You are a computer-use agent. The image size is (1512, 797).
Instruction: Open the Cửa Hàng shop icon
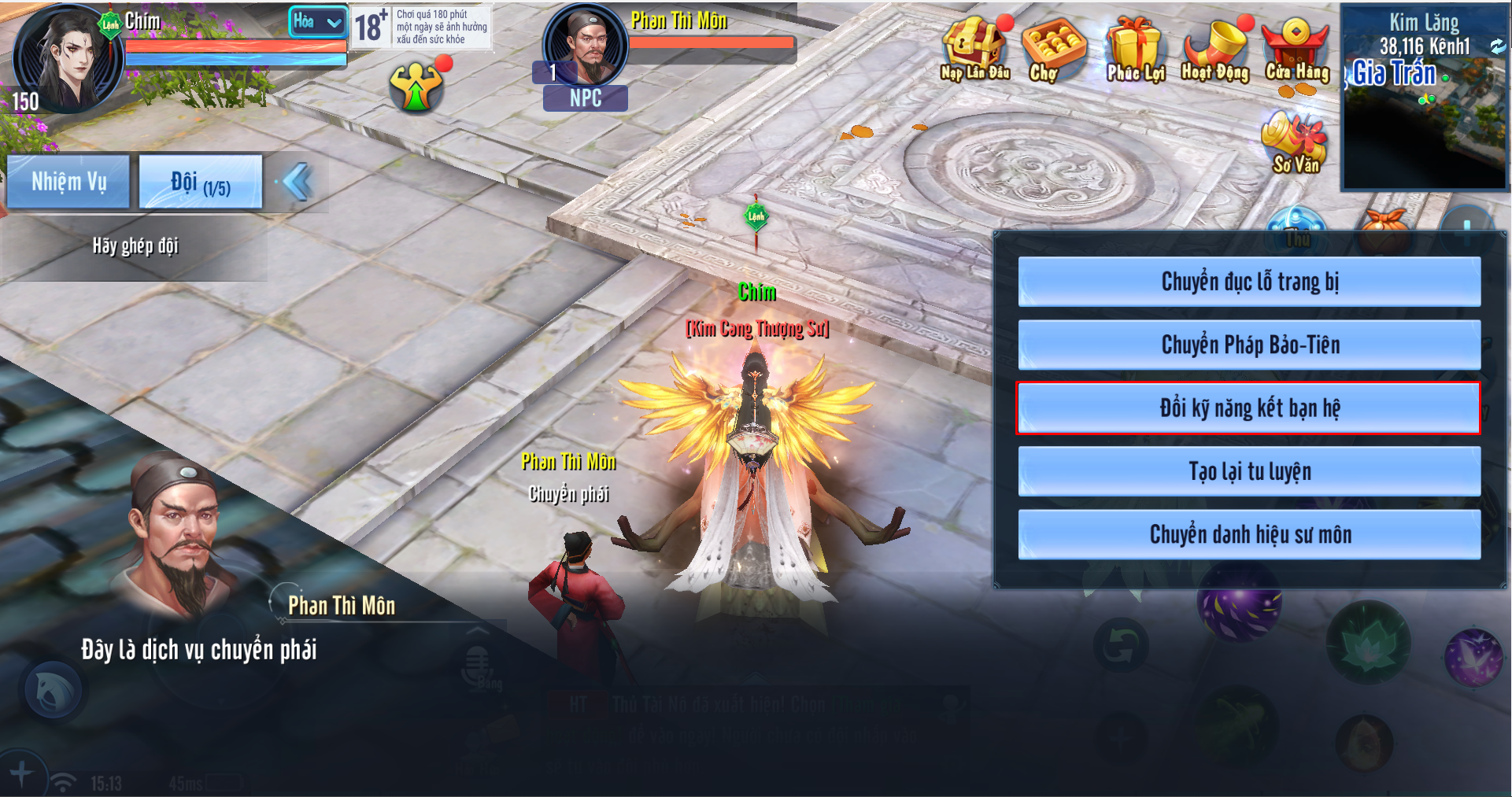1296,49
